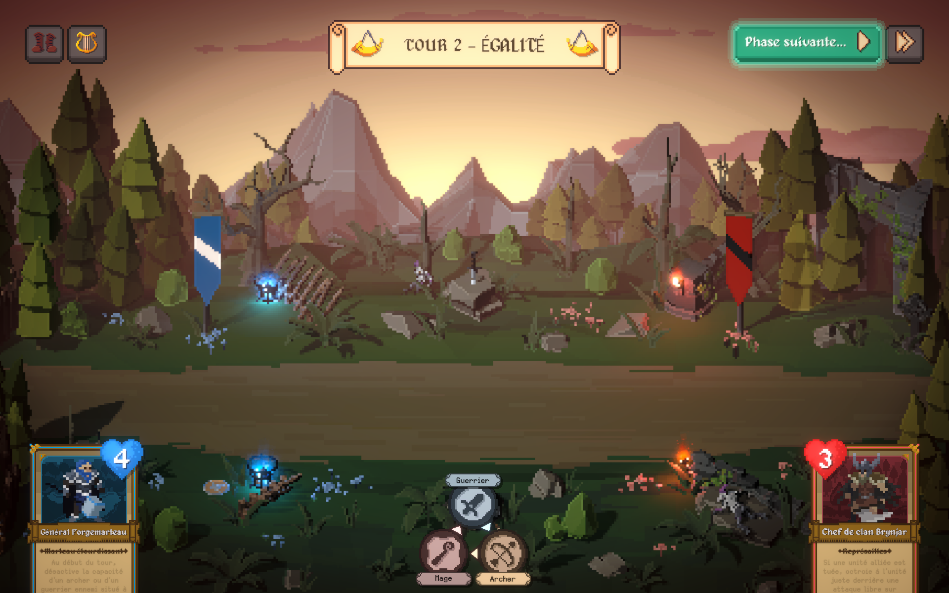
Task: Open the red boots icon button
Action: click(45, 43)
